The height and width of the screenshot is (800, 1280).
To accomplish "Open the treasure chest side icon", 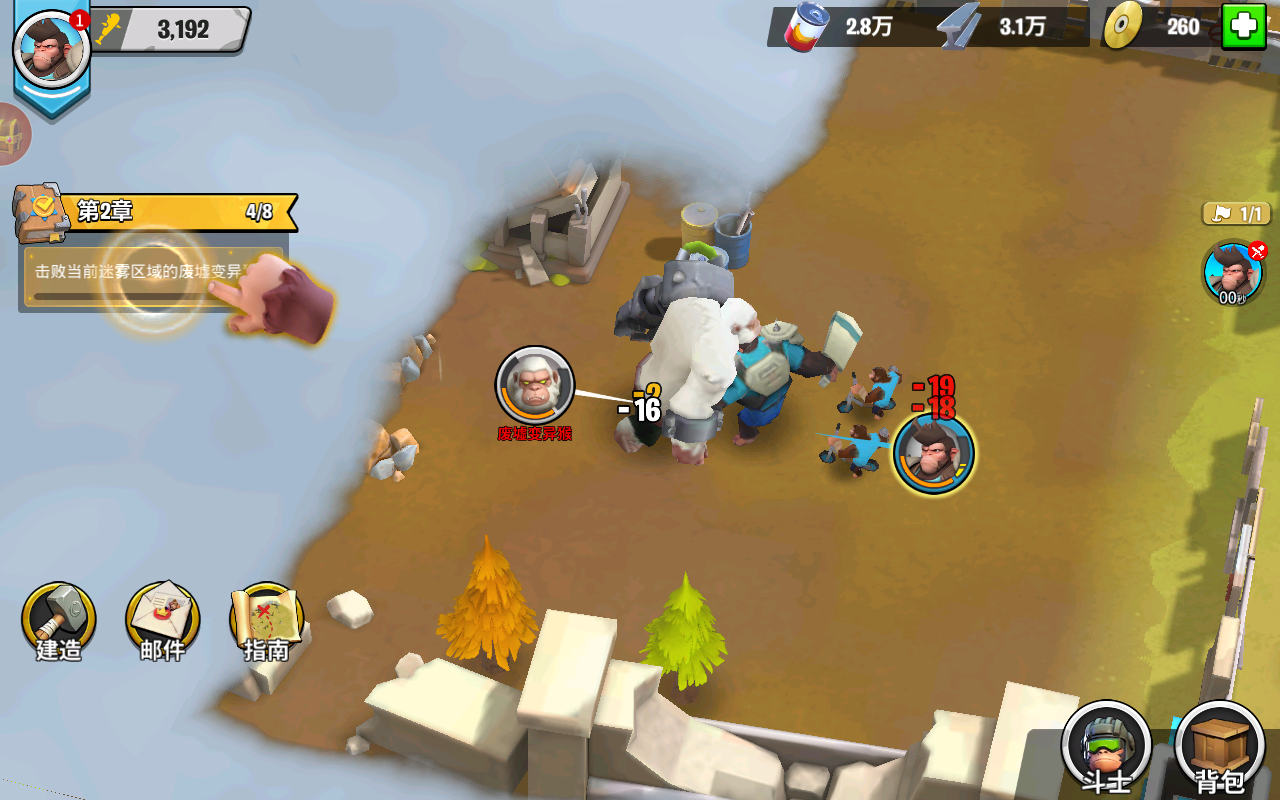I will pyautogui.click(x=14, y=134).
